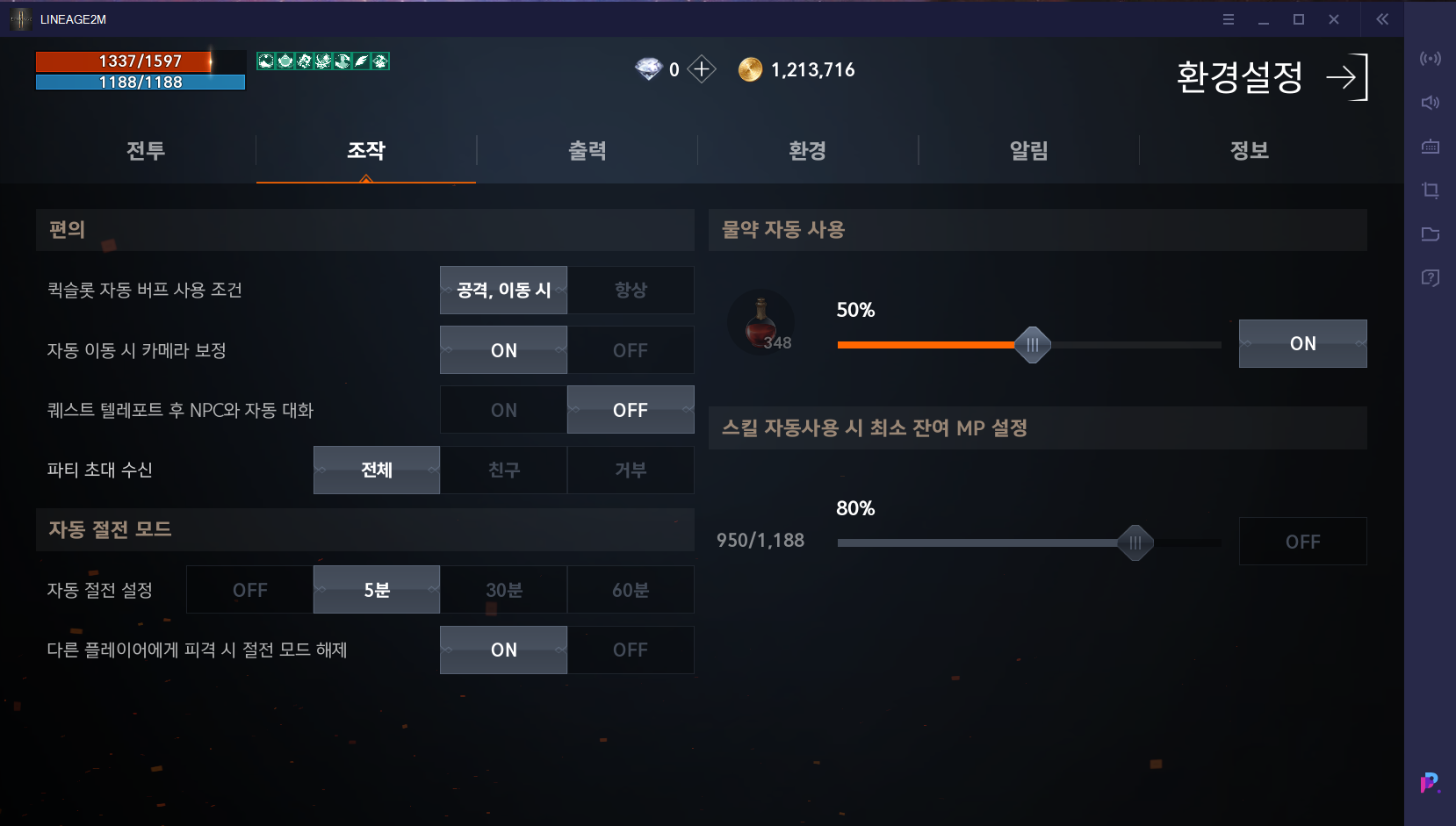
Task: Open the hamburger menu in the title bar
Action: (1228, 18)
